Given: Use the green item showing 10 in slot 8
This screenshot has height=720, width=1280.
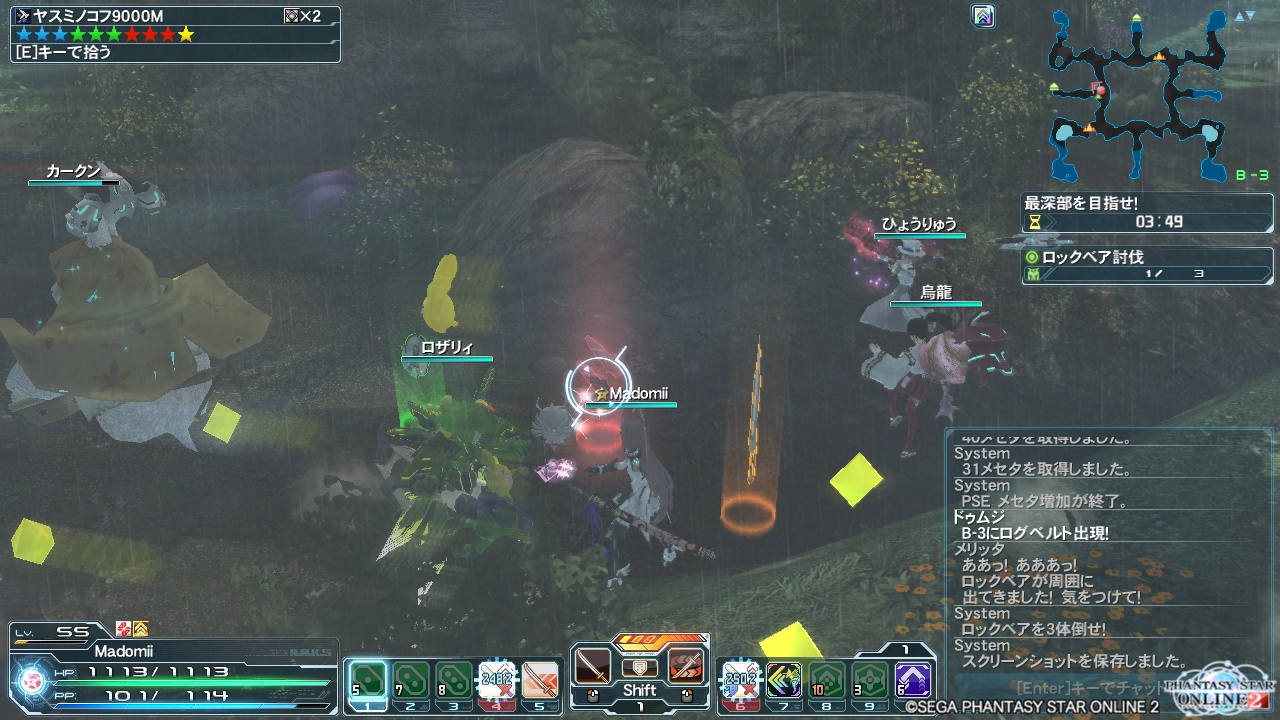Looking at the screenshot, I should click(826, 681).
